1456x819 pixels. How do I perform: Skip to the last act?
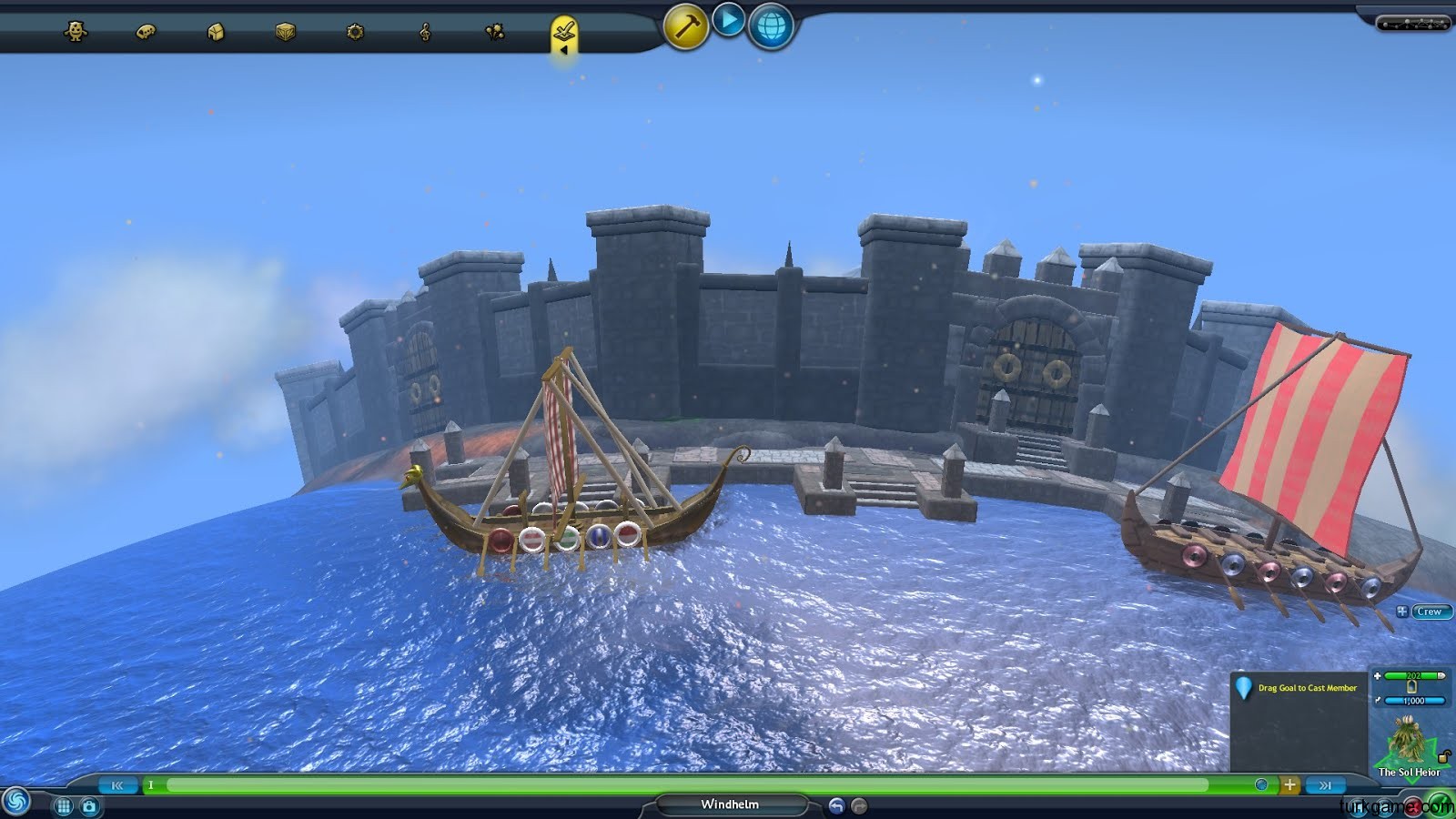tap(1325, 784)
